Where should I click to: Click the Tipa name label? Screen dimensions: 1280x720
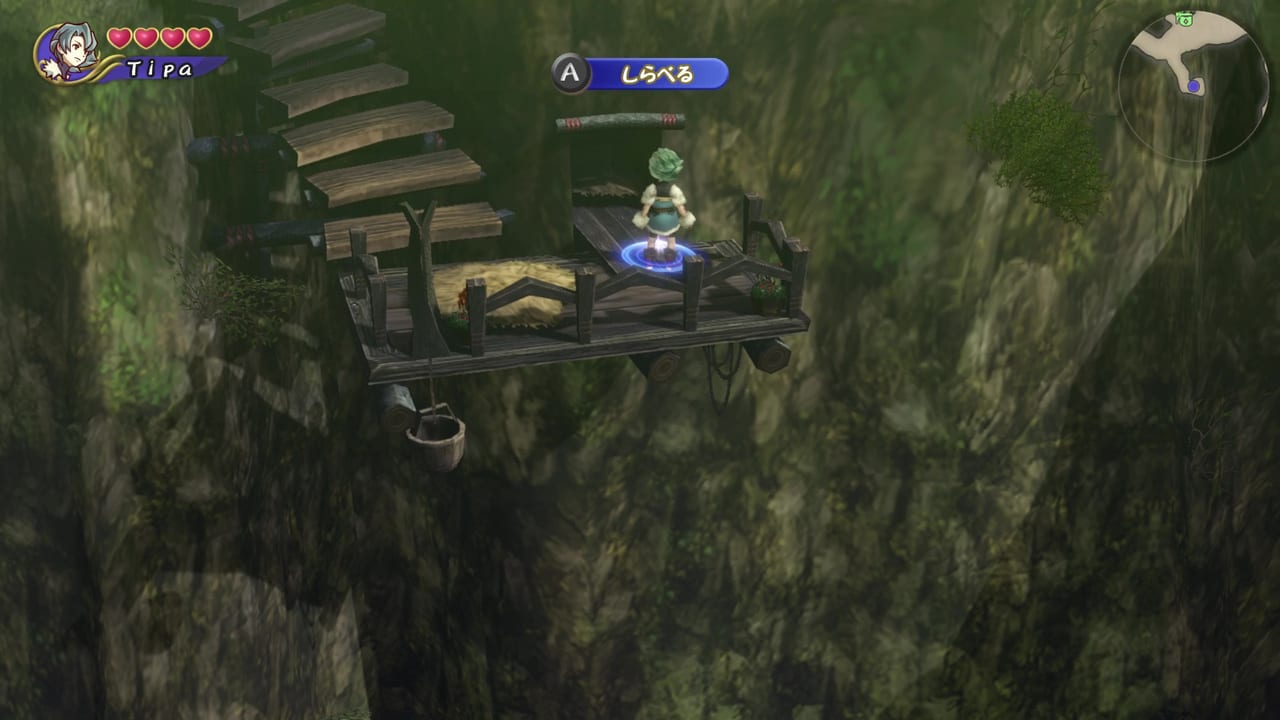point(158,68)
